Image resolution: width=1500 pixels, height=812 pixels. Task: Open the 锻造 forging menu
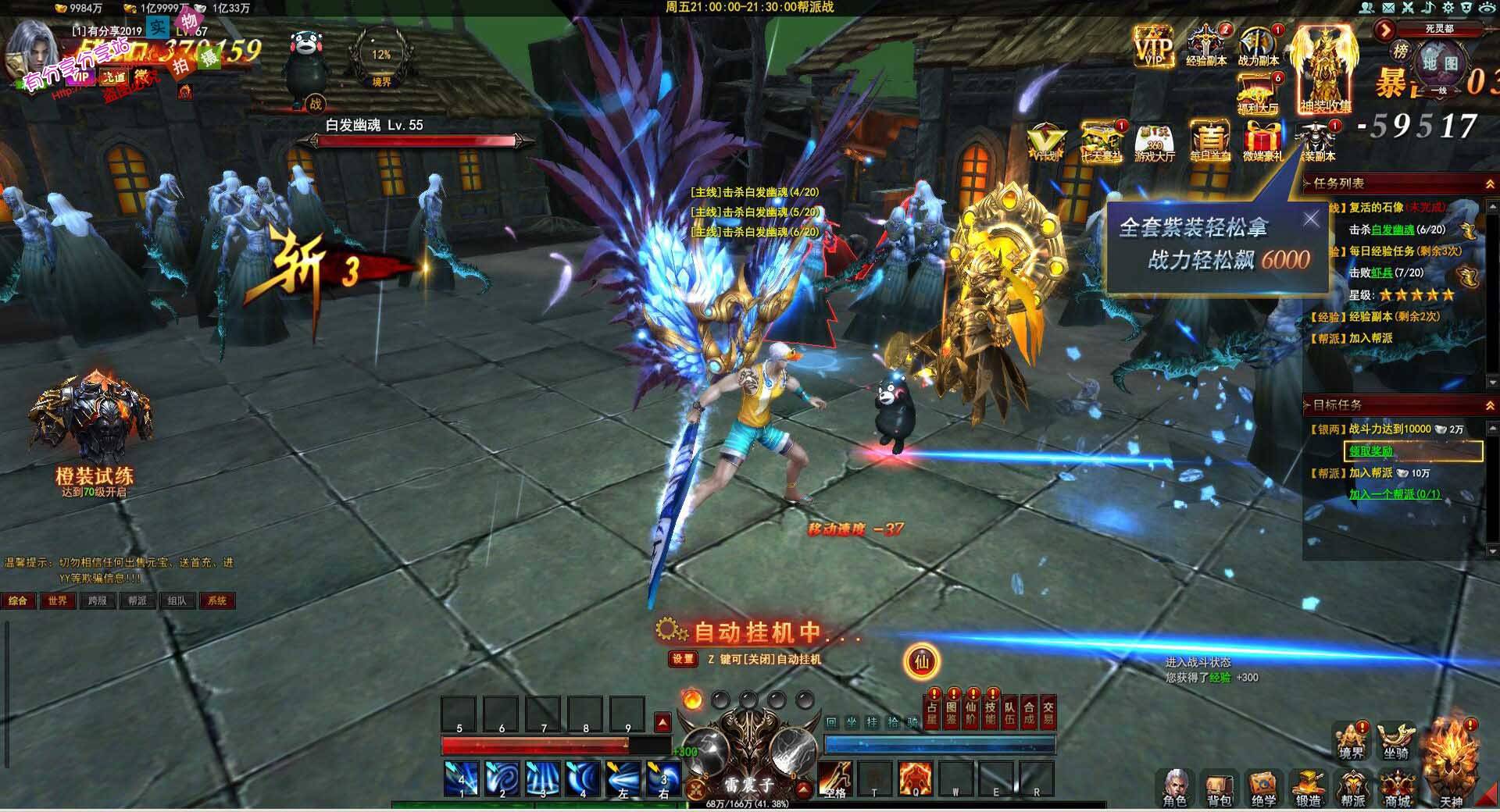pyautogui.click(x=1308, y=788)
